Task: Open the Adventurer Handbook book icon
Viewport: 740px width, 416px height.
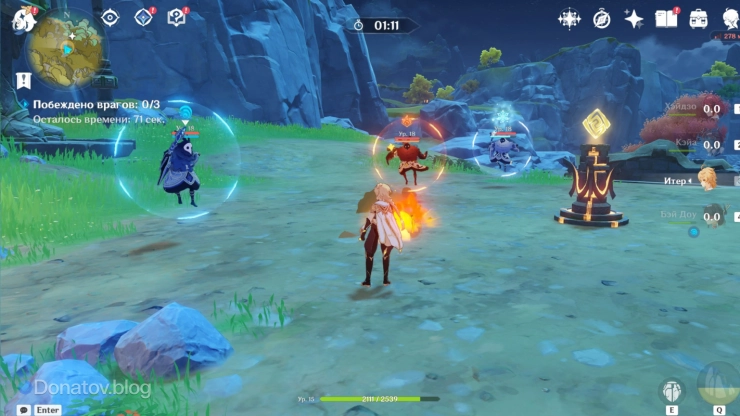Action: coord(665,18)
